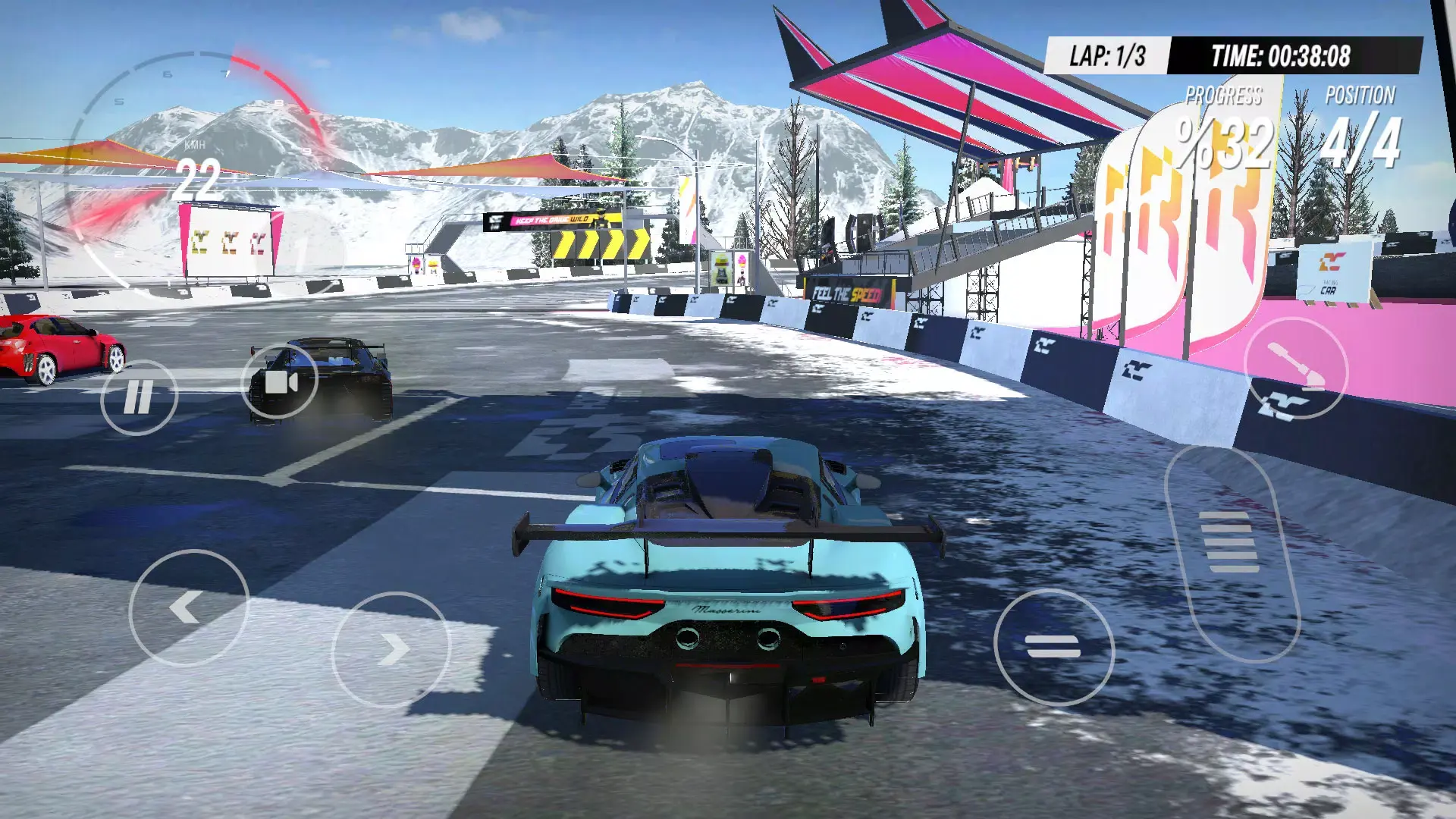Screen dimensions: 1456x819
Task: Tap the LAP 1/3 indicator
Action: pos(1107,52)
